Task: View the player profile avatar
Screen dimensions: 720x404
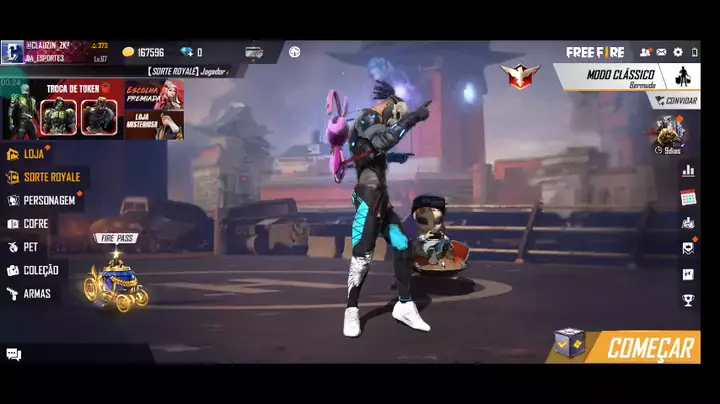Action: click(x=12, y=52)
